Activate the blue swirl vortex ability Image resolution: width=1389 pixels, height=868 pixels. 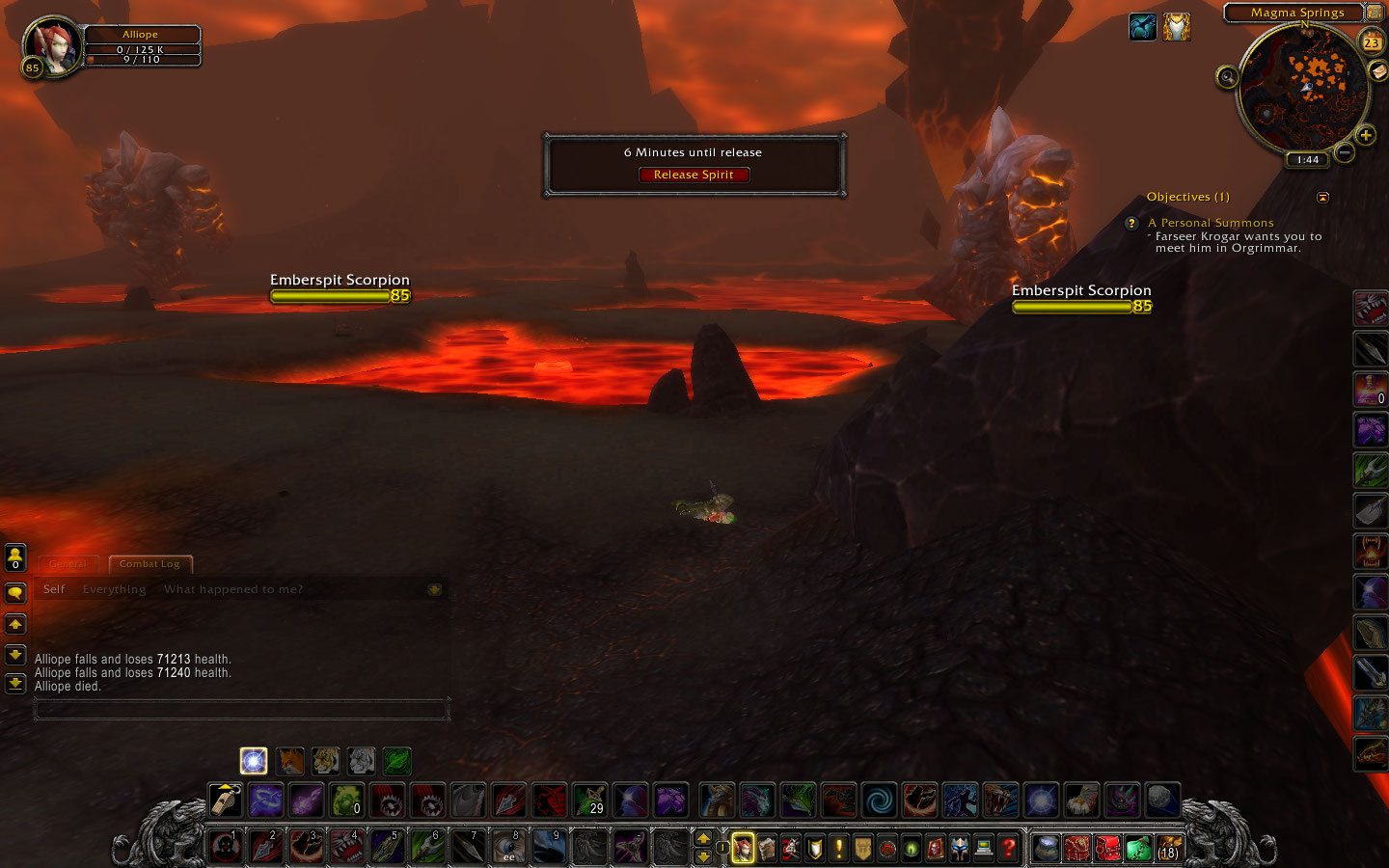(x=879, y=800)
